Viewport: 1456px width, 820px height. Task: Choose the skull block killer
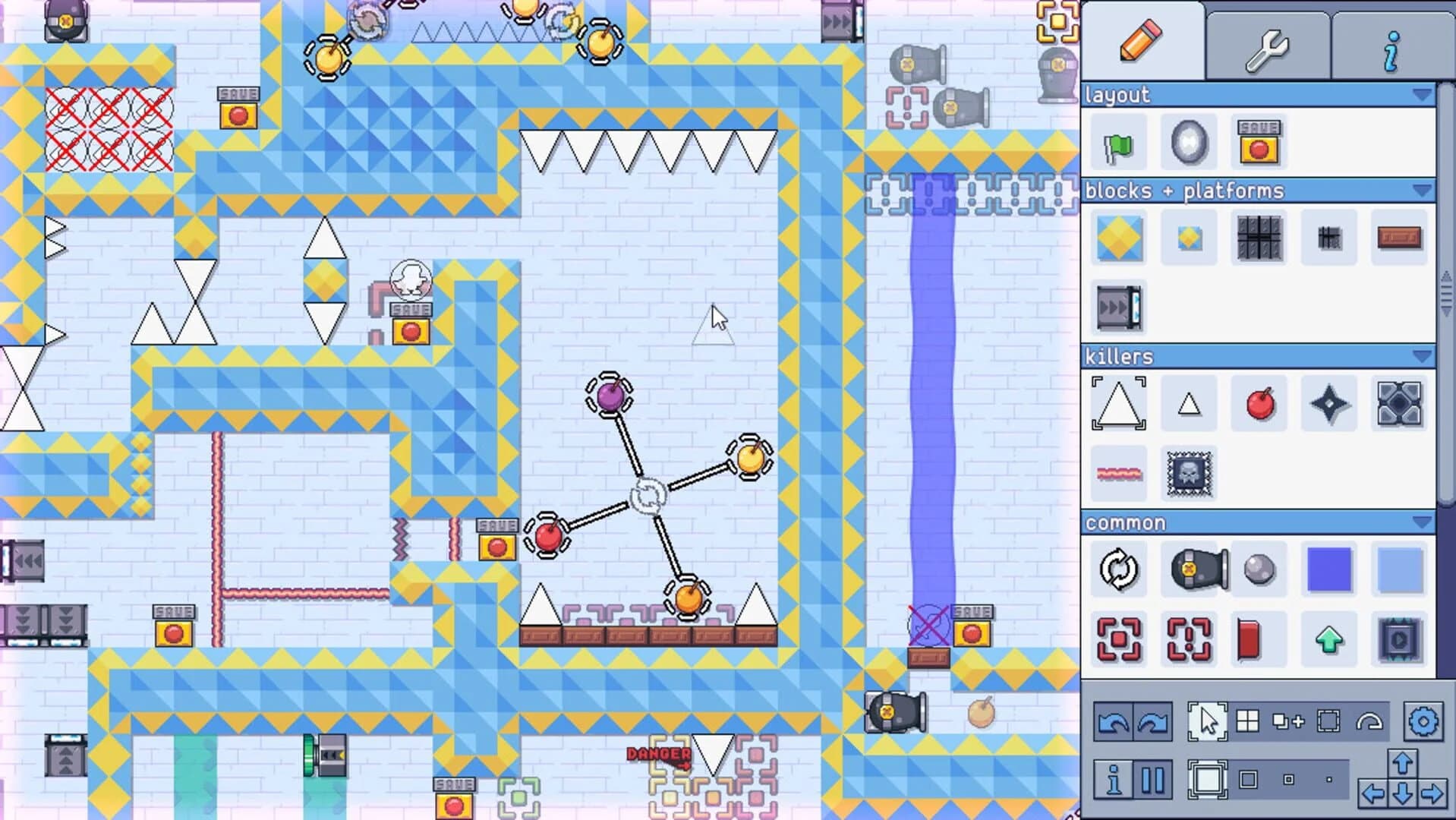[1188, 474]
